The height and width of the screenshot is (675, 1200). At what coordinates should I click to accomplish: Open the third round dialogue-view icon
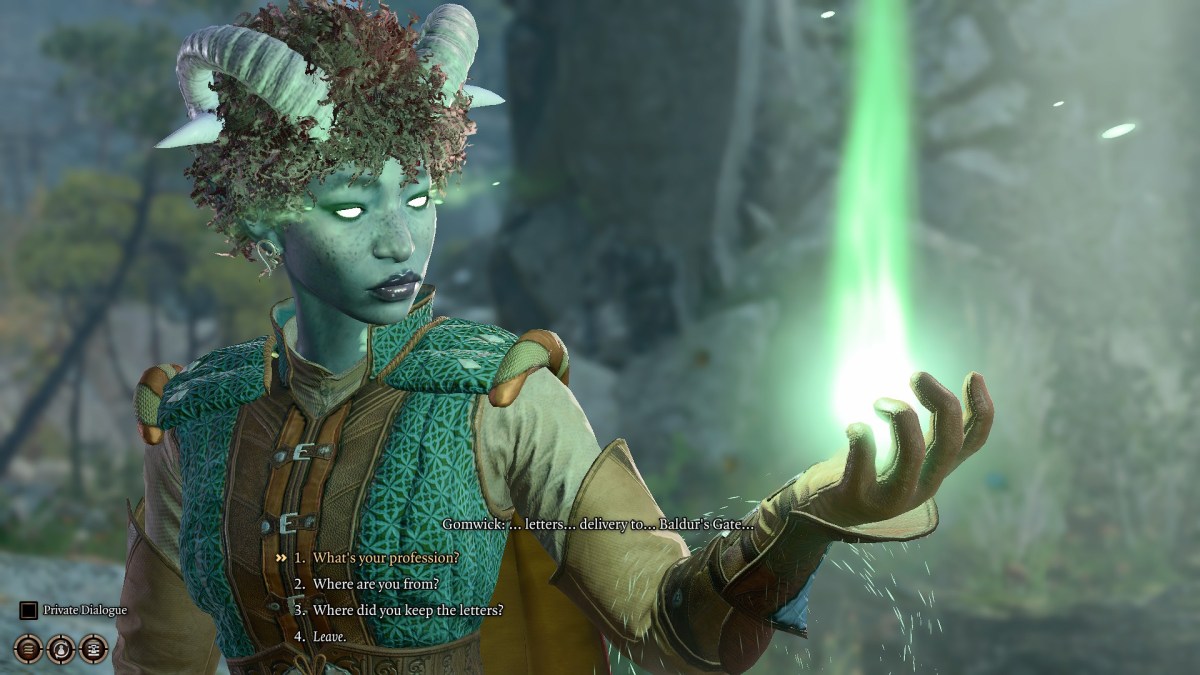pos(94,649)
